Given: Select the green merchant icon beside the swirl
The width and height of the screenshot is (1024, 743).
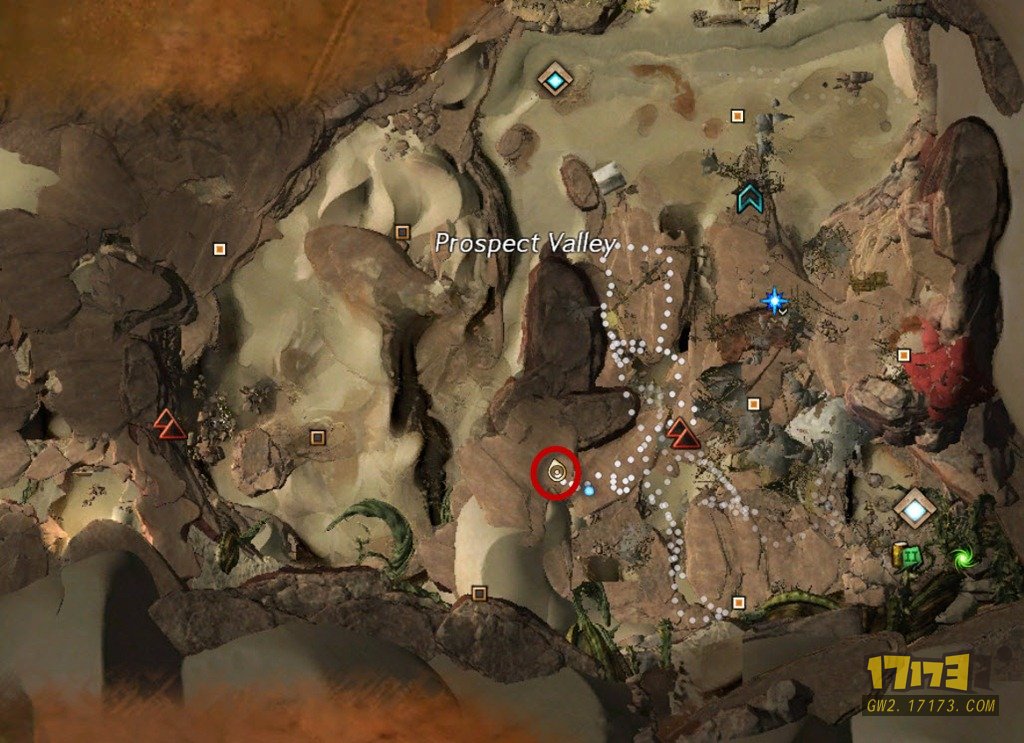Looking at the screenshot, I should (x=911, y=557).
